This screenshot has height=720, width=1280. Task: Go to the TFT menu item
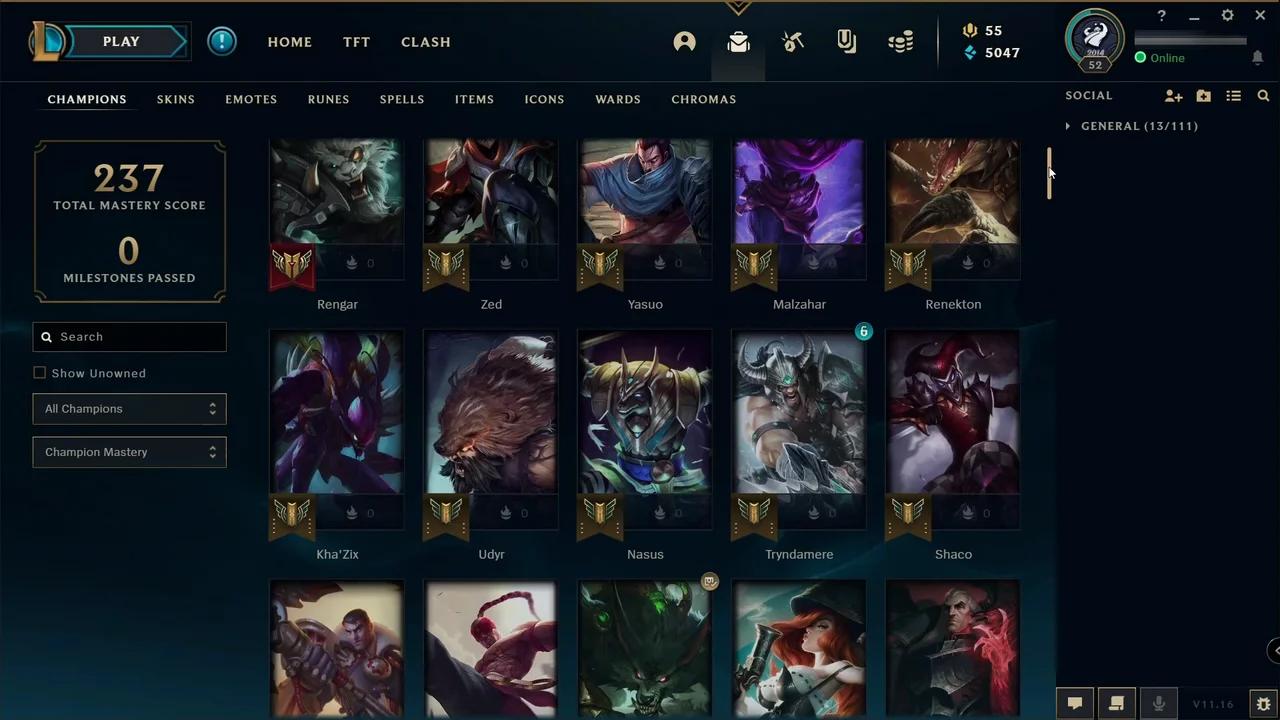click(x=356, y=42)
